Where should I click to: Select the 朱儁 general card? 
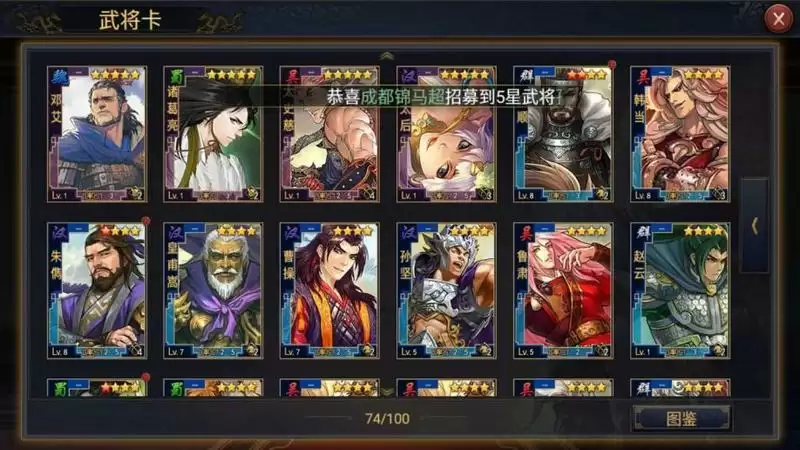click(x=97, y=290)
